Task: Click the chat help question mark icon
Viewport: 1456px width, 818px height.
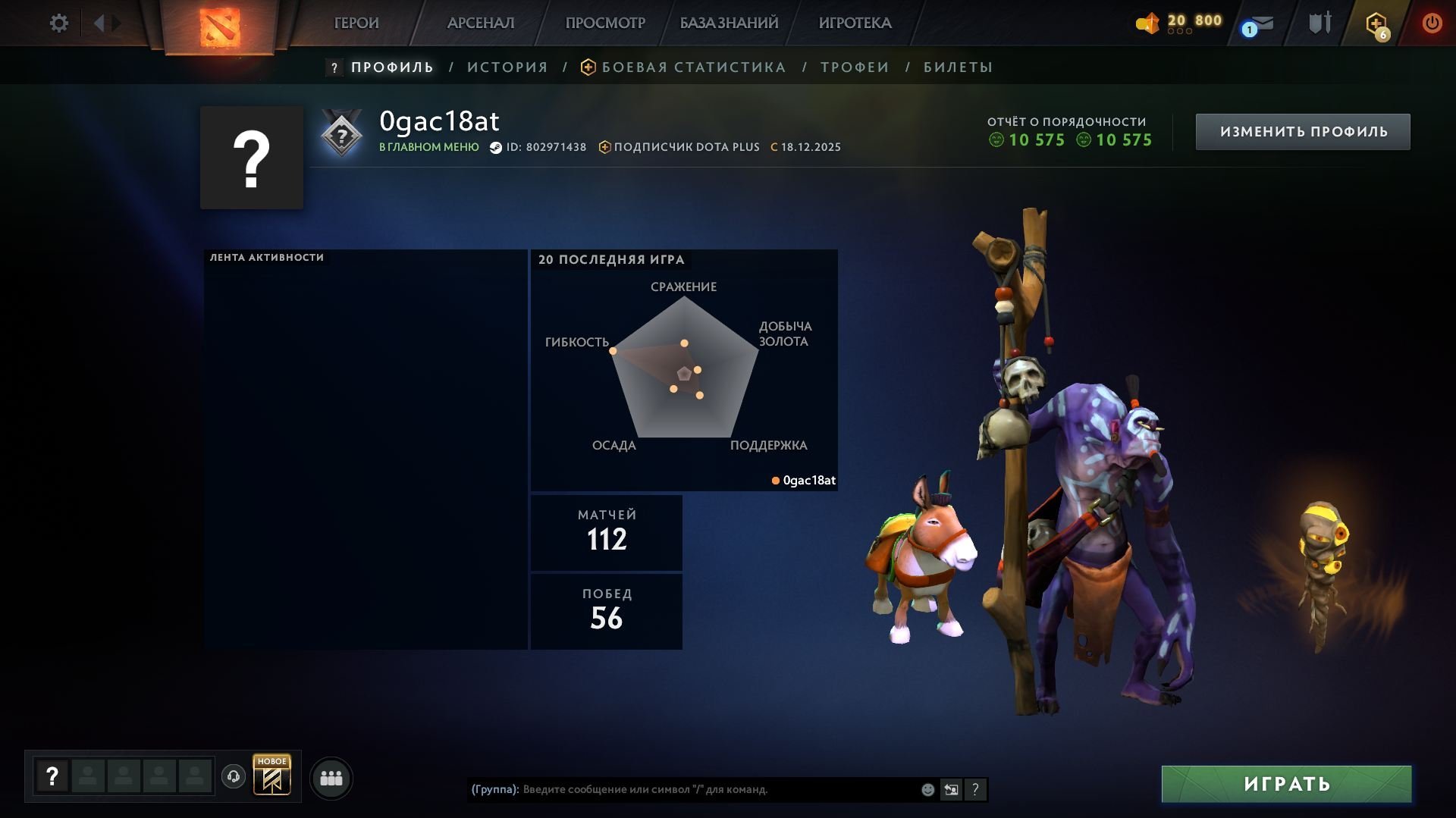Action: tap(976, 789)
